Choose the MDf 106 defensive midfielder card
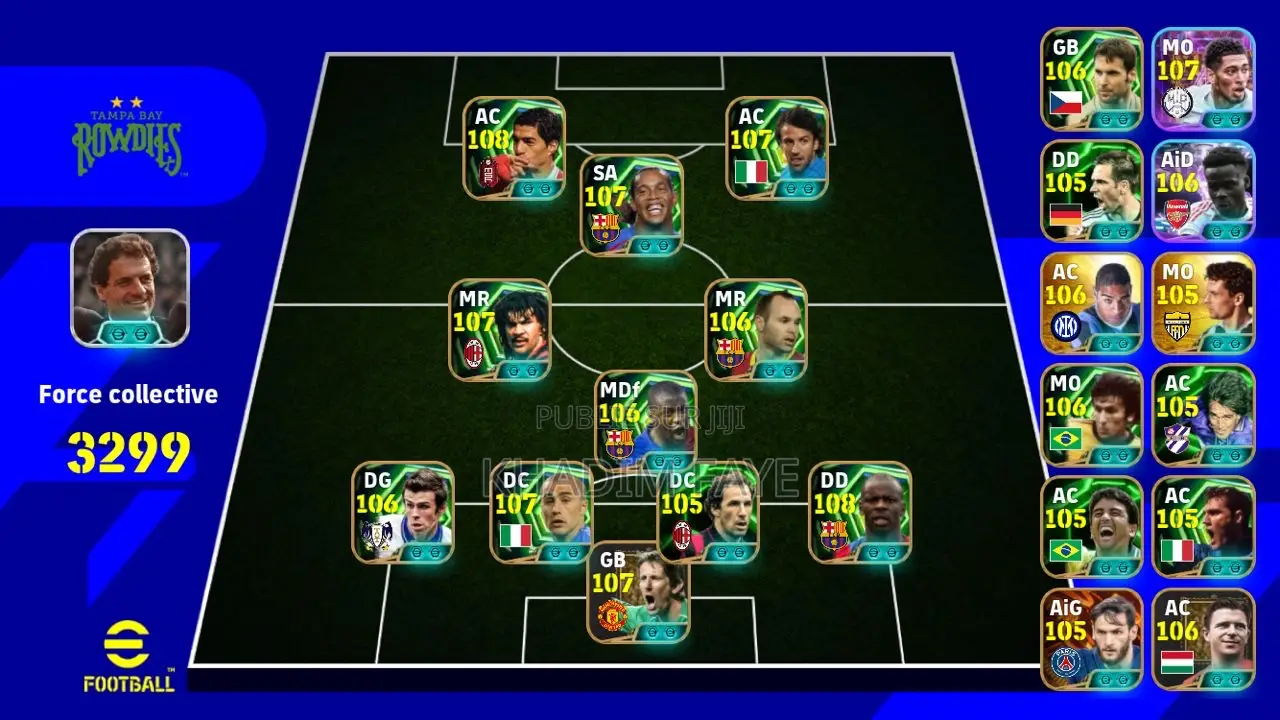 coord(646,420)
